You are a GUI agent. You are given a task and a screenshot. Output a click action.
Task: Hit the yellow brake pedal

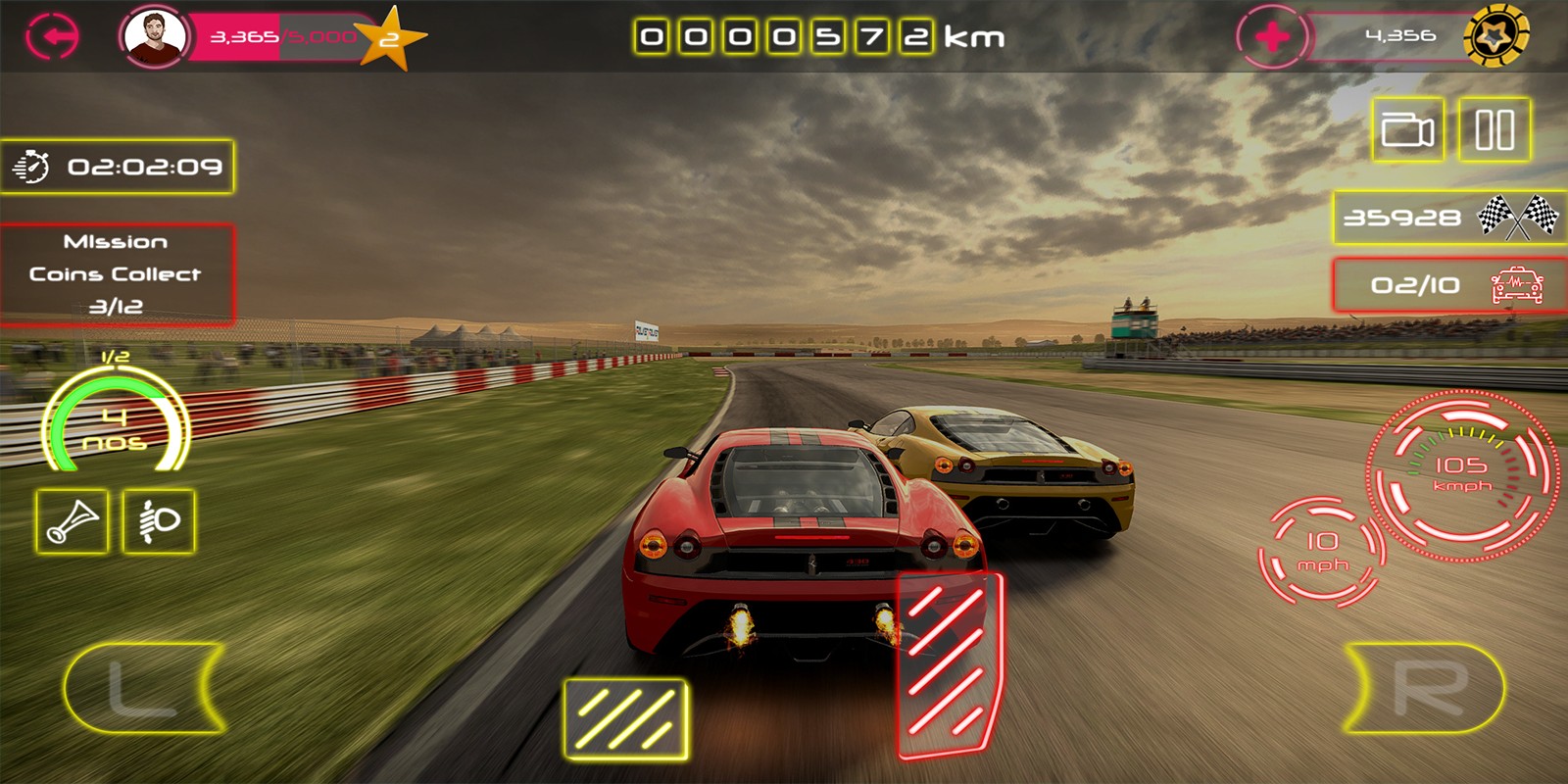pos(625,719)
